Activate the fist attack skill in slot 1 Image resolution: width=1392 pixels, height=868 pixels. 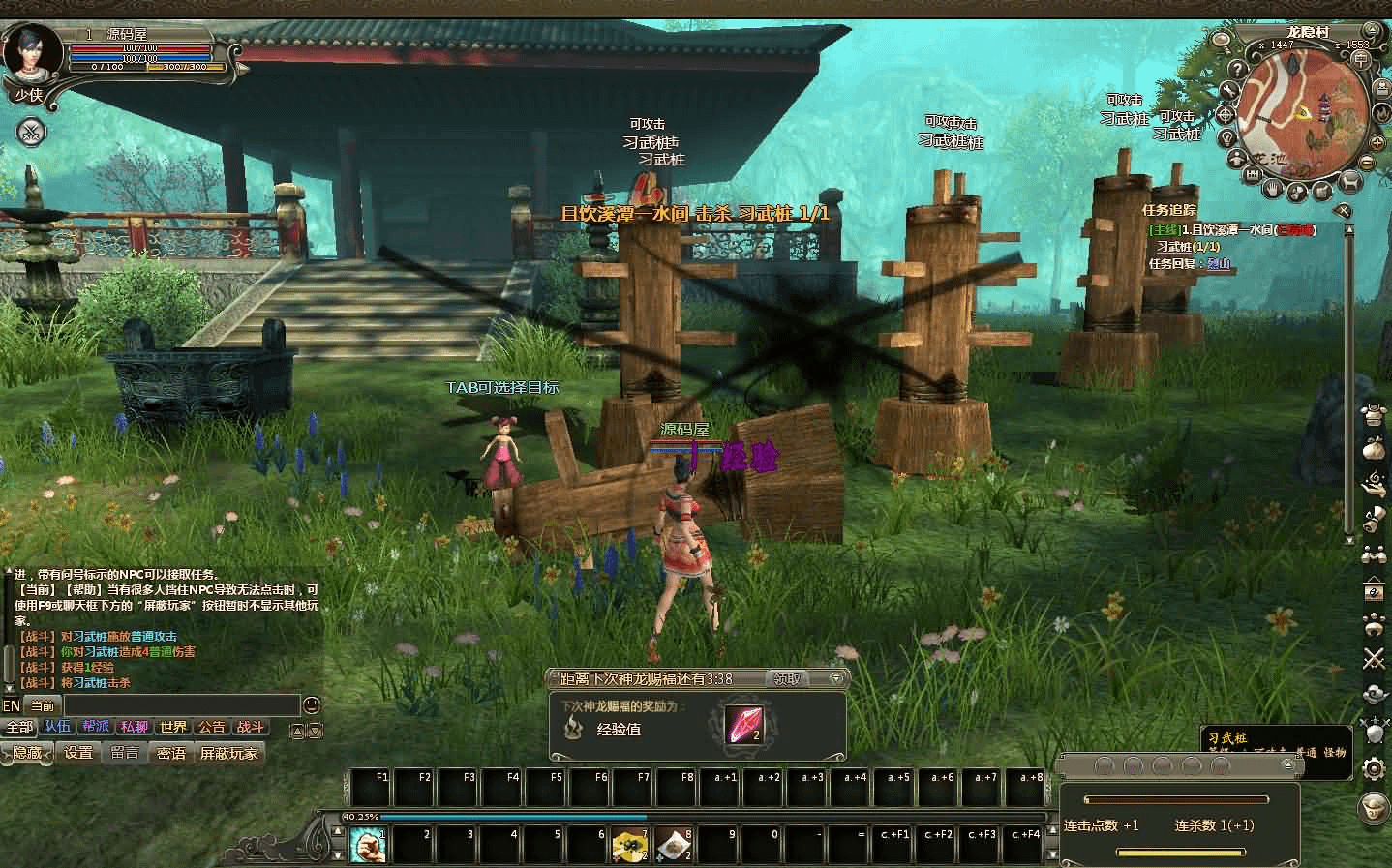pyautogui.click(x=368, y=846)
